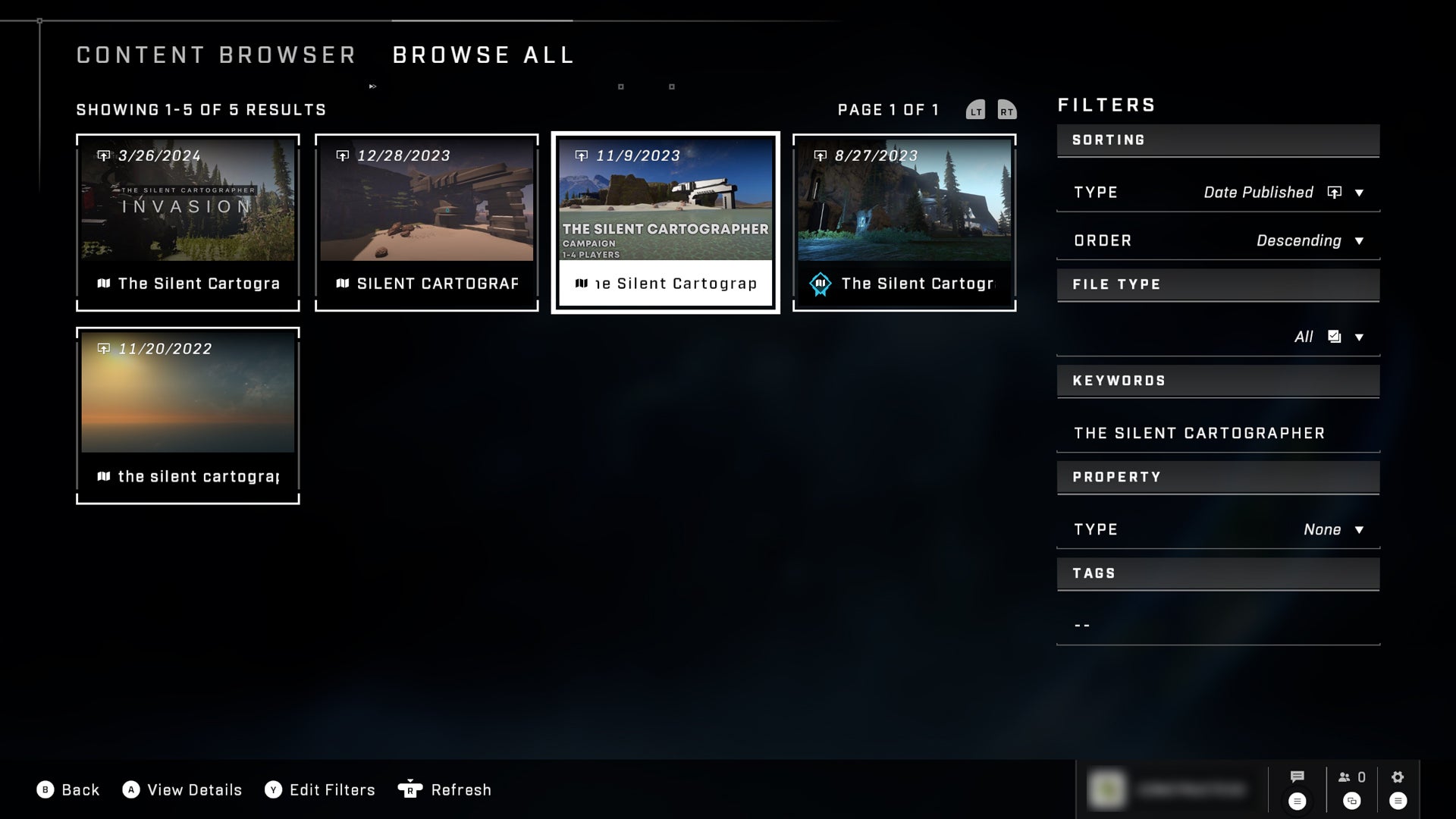Image resolution: width=1456 pixels, height=819 pixels.
Task: Click the Refresh button
Action: (x=460, y=789)
